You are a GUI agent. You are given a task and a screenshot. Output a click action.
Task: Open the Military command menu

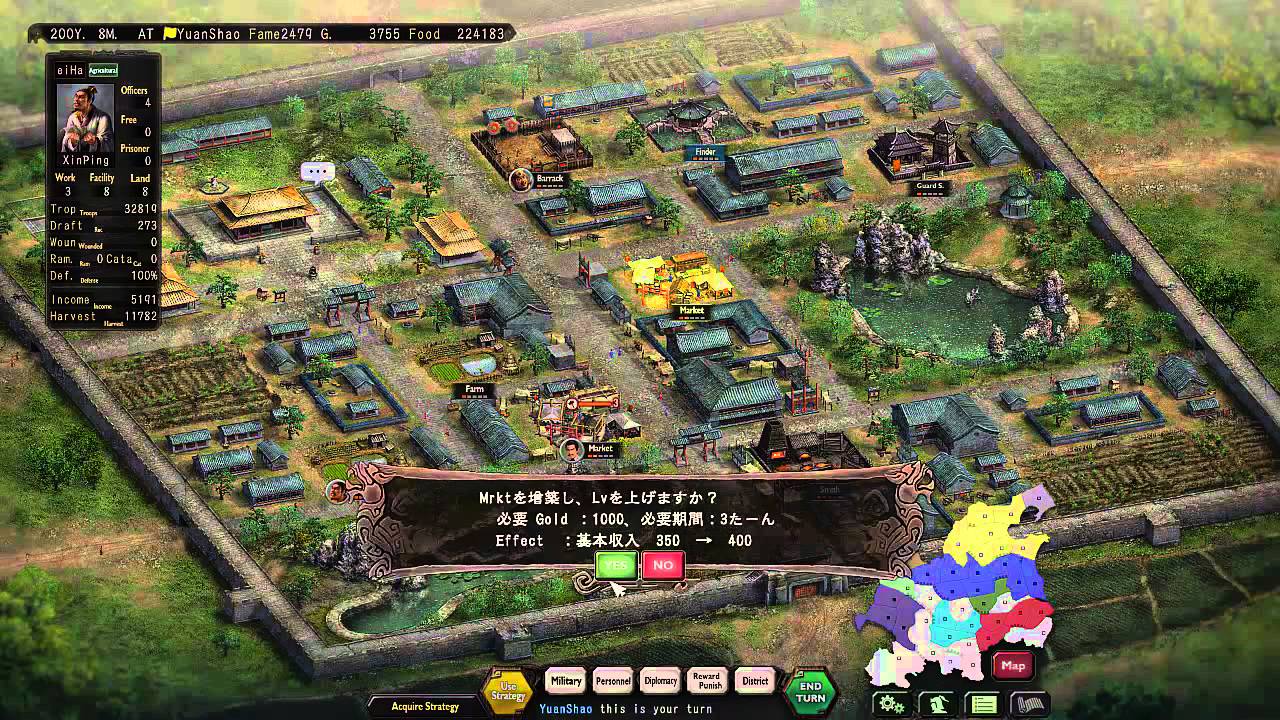pos(565,681)
